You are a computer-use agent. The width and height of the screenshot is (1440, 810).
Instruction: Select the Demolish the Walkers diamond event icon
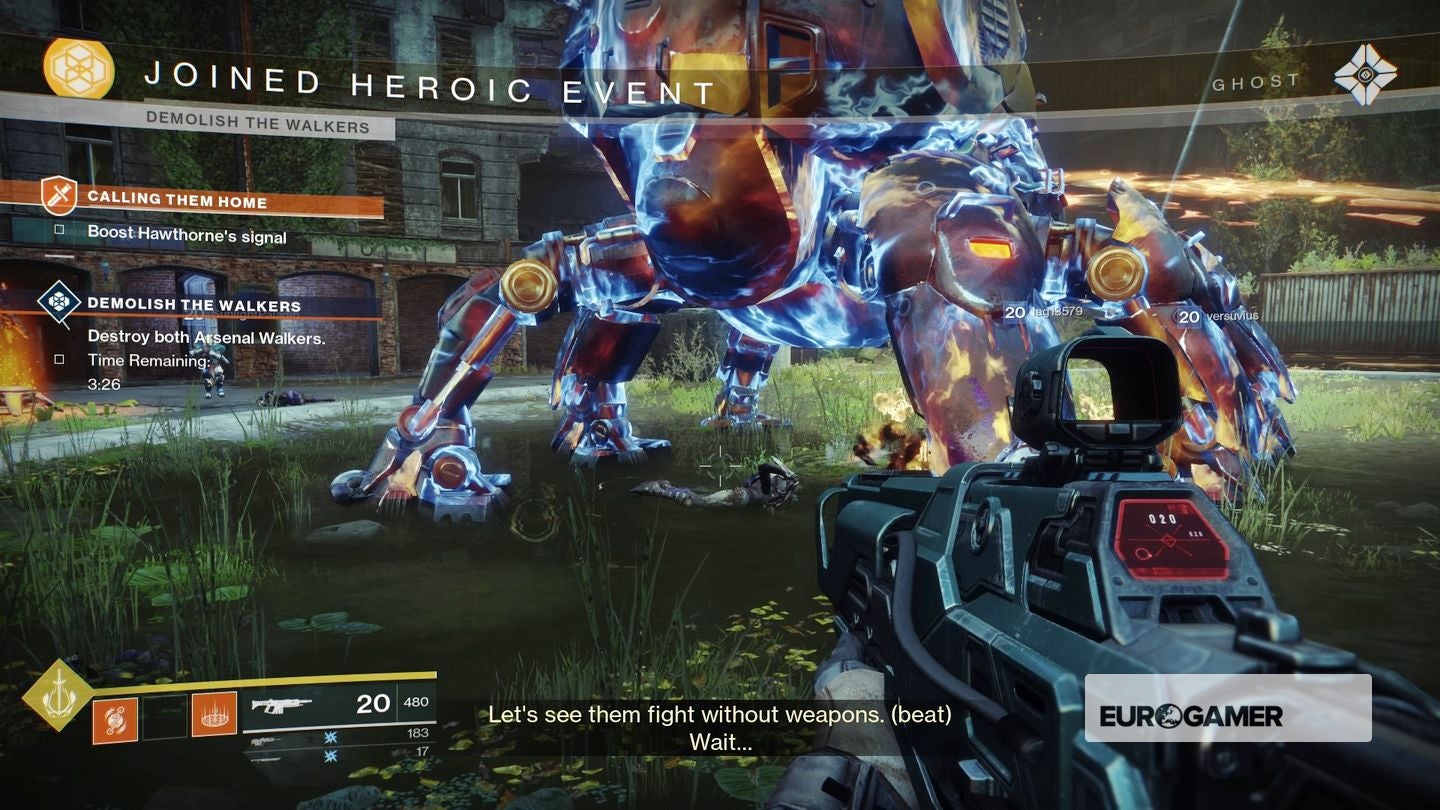point(58,301)
